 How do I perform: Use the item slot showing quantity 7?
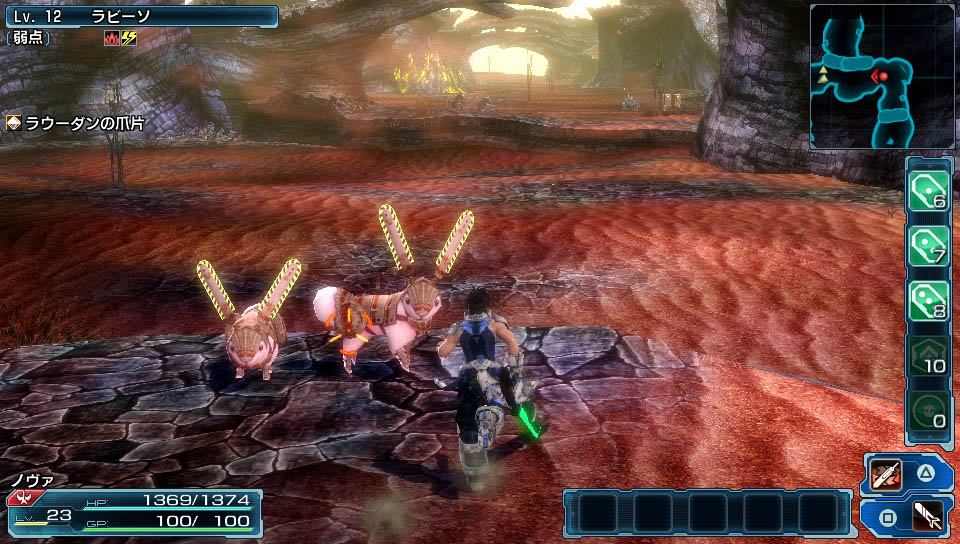[x=927, y=244]
